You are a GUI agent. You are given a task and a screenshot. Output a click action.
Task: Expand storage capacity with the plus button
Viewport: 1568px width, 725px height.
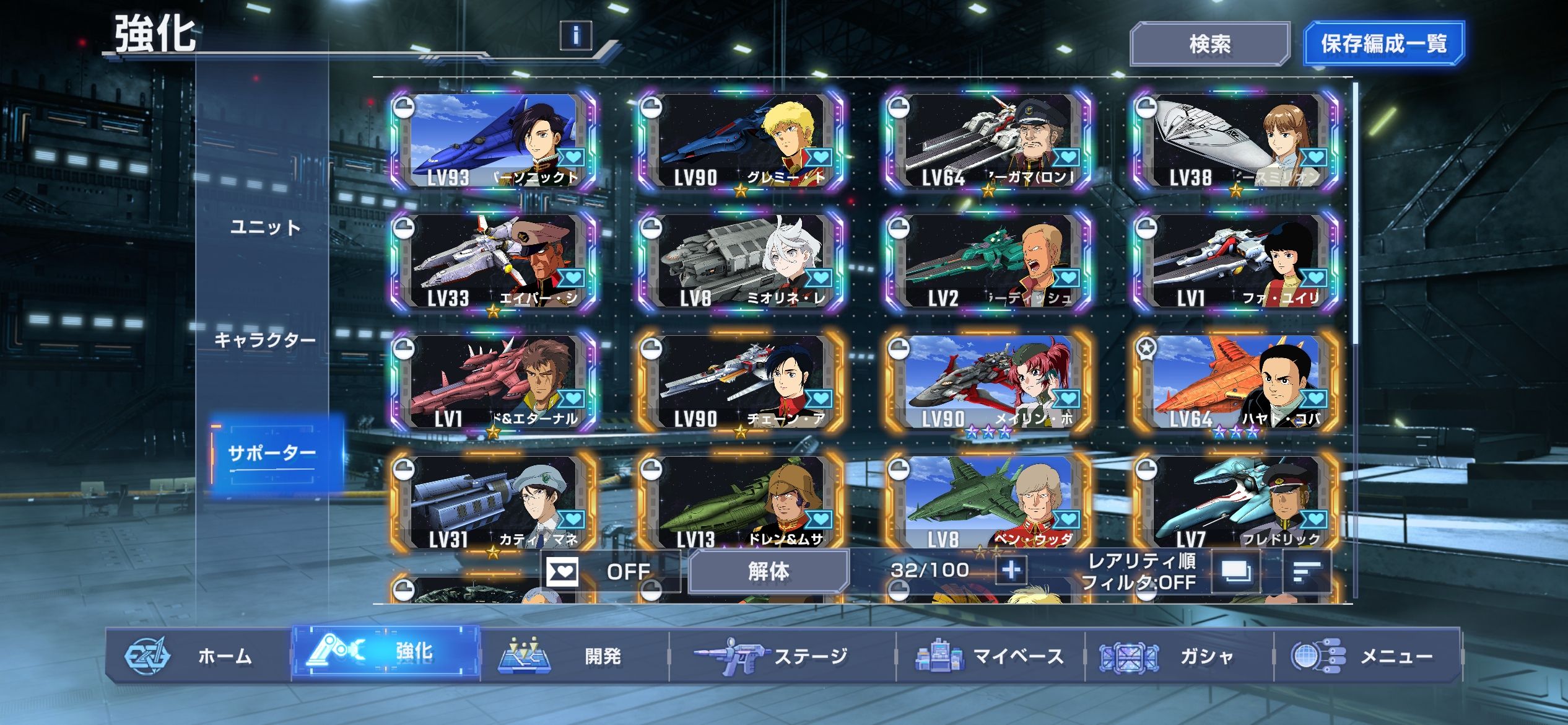[1011, 570]
